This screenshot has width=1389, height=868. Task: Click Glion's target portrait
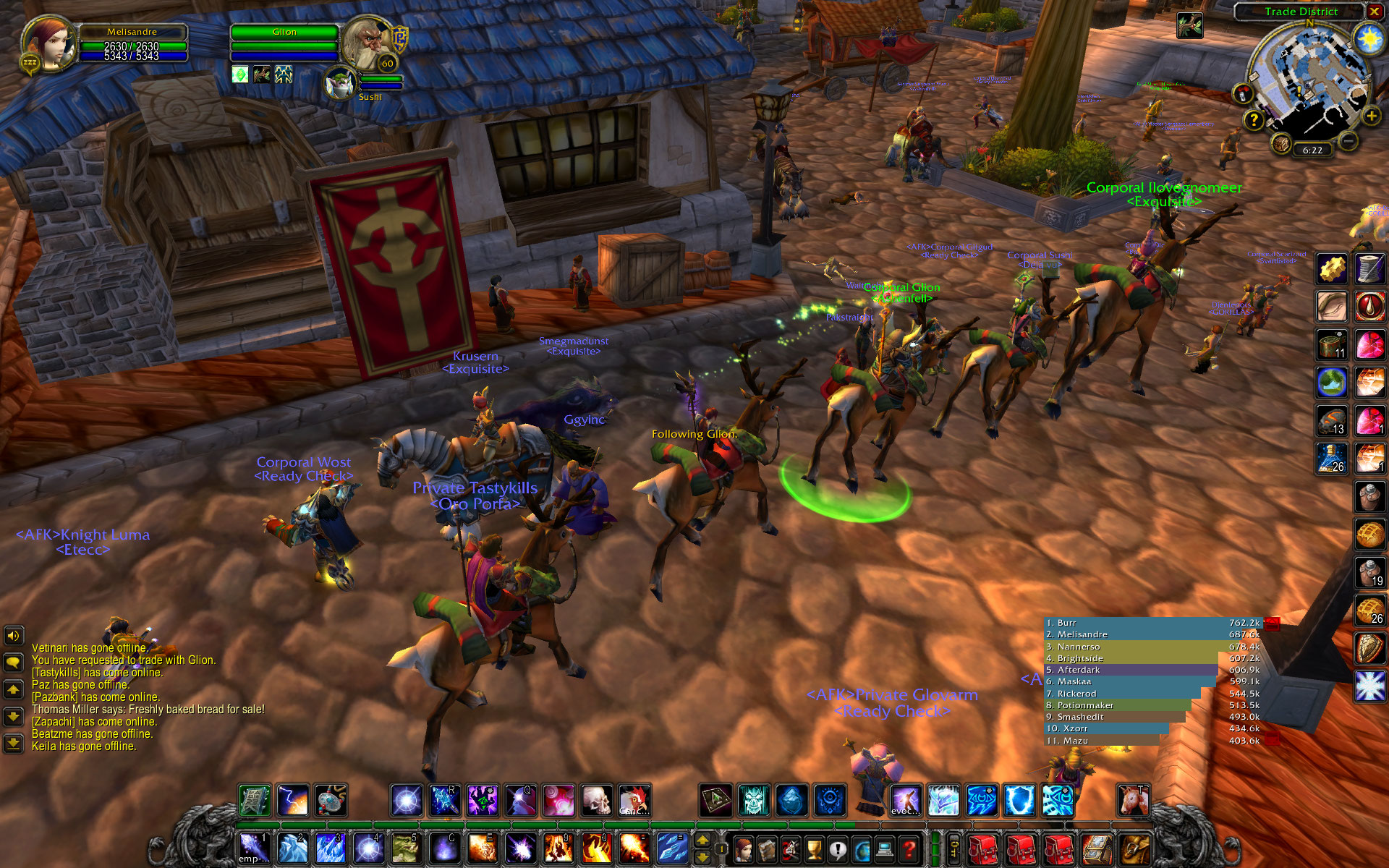[x=367, y=43]
